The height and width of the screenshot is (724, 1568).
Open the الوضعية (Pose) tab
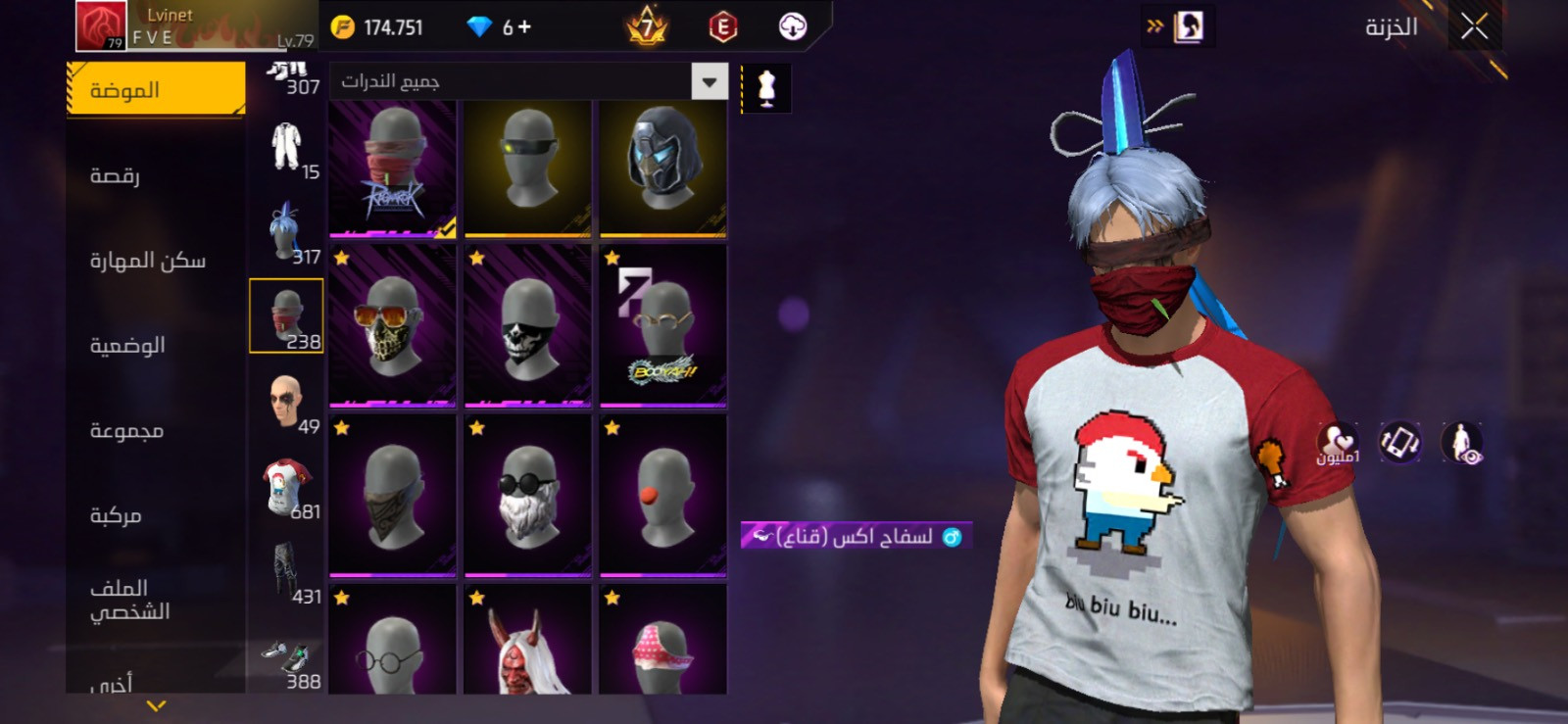tap(127, 345)
